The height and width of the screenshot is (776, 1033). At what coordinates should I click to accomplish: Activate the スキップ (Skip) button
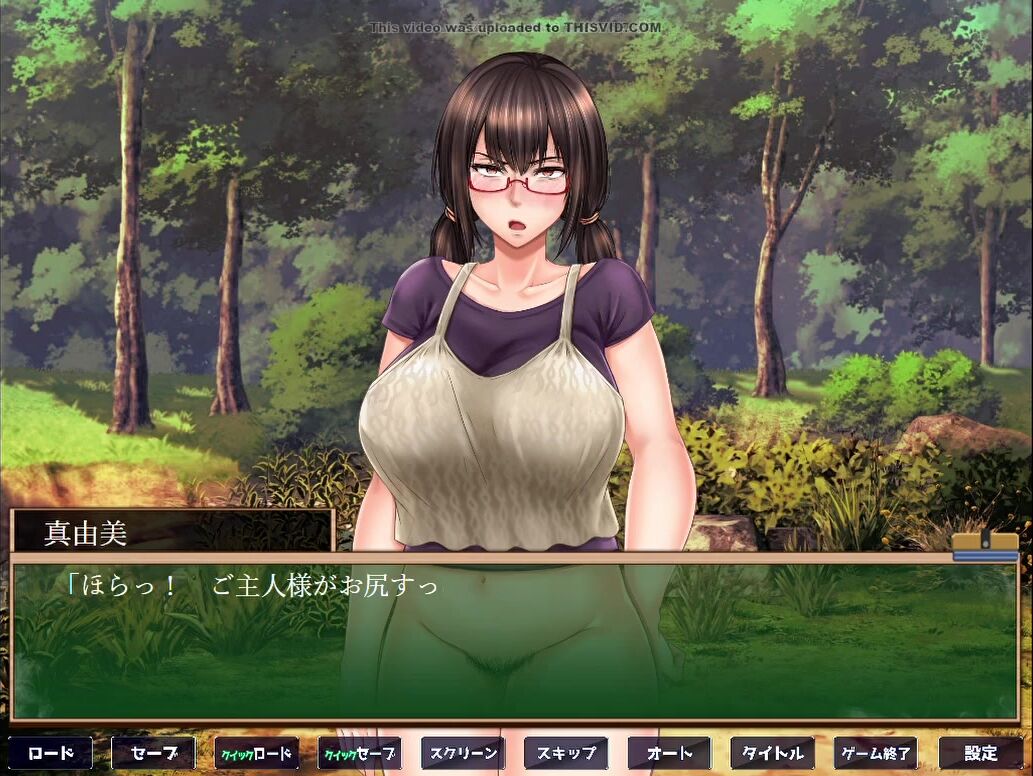point(566,753)
